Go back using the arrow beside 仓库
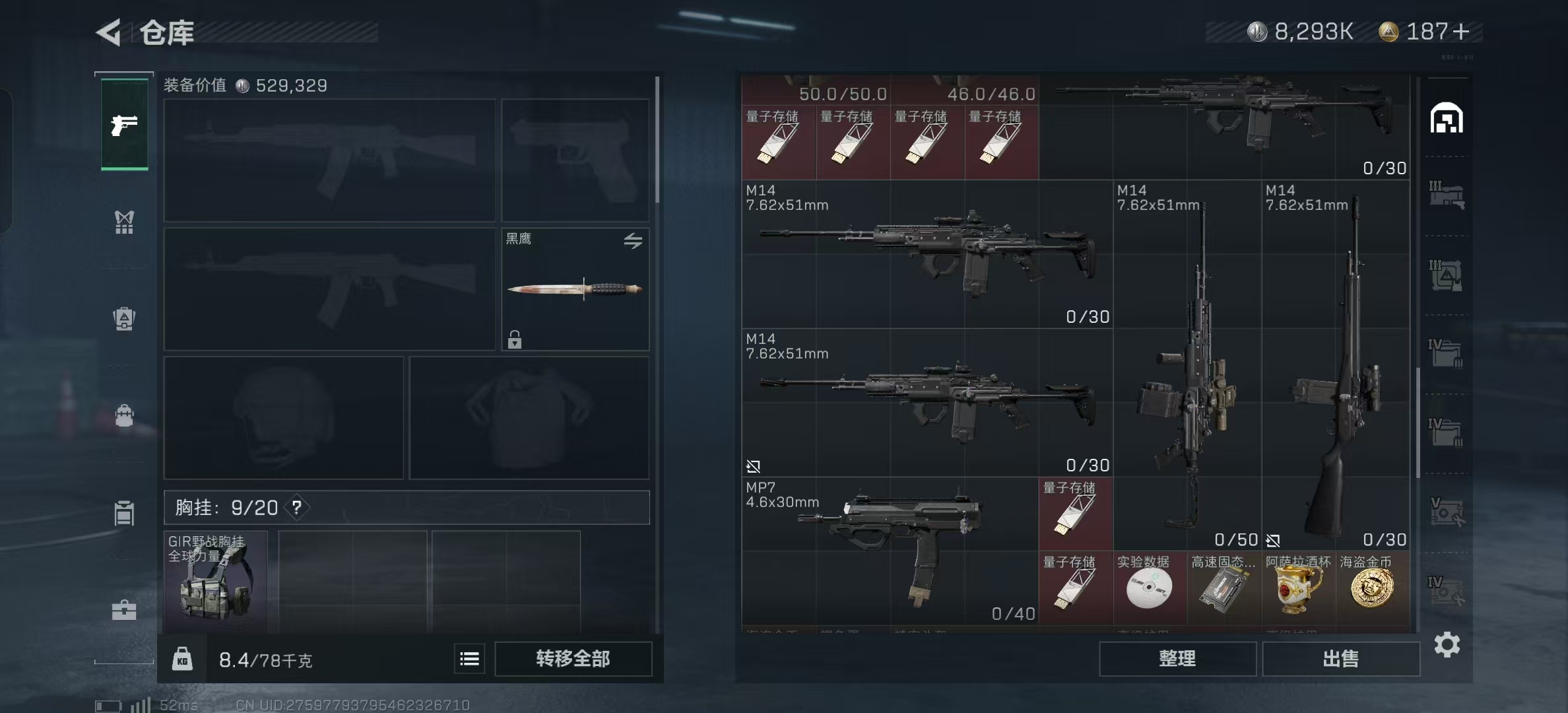The height and width of the screenshot is (713, 1568). 109,32
